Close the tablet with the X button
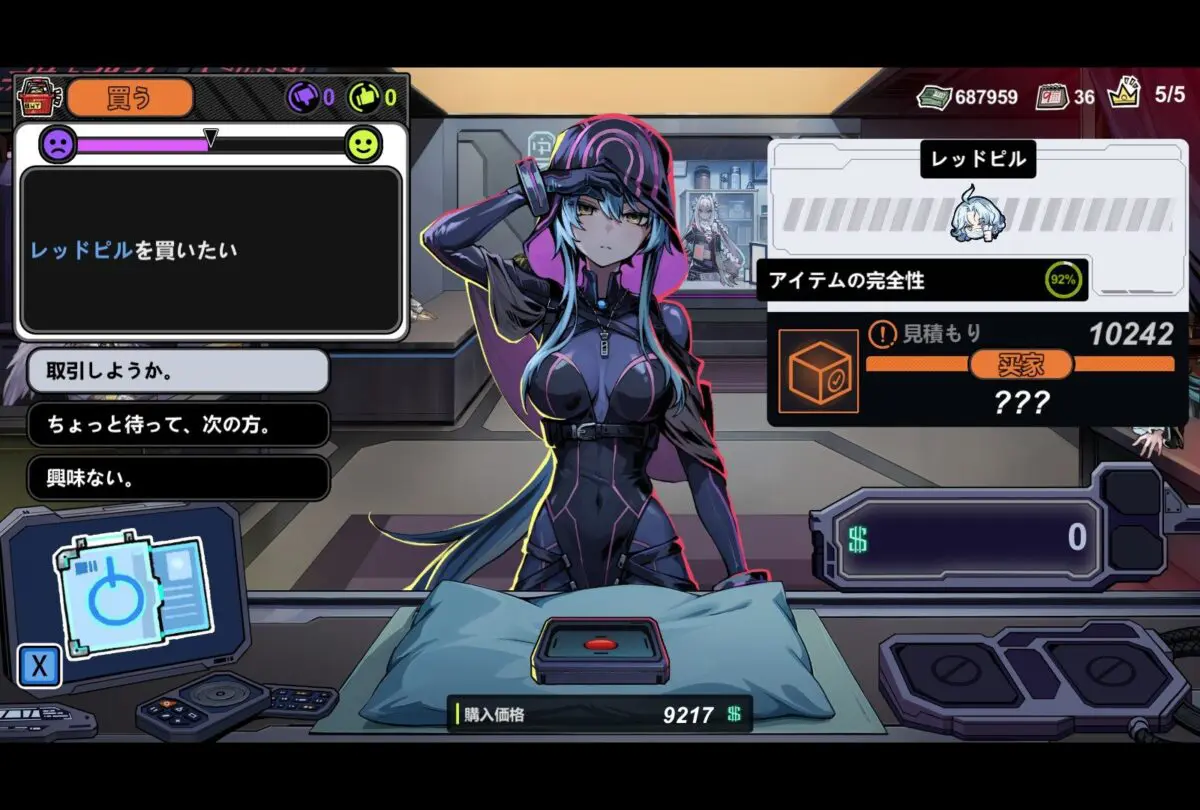This screenshot has width=1200, height=810. pyautogui.click(x=39, y=667)
